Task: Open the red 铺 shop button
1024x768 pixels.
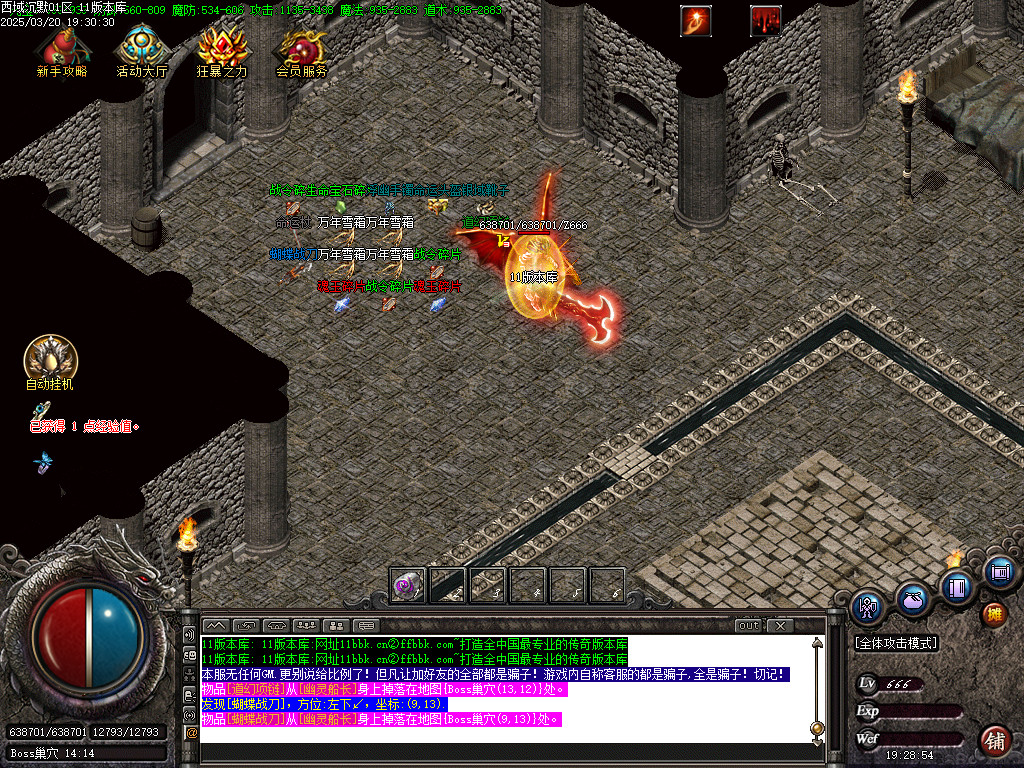Action: 994,741
